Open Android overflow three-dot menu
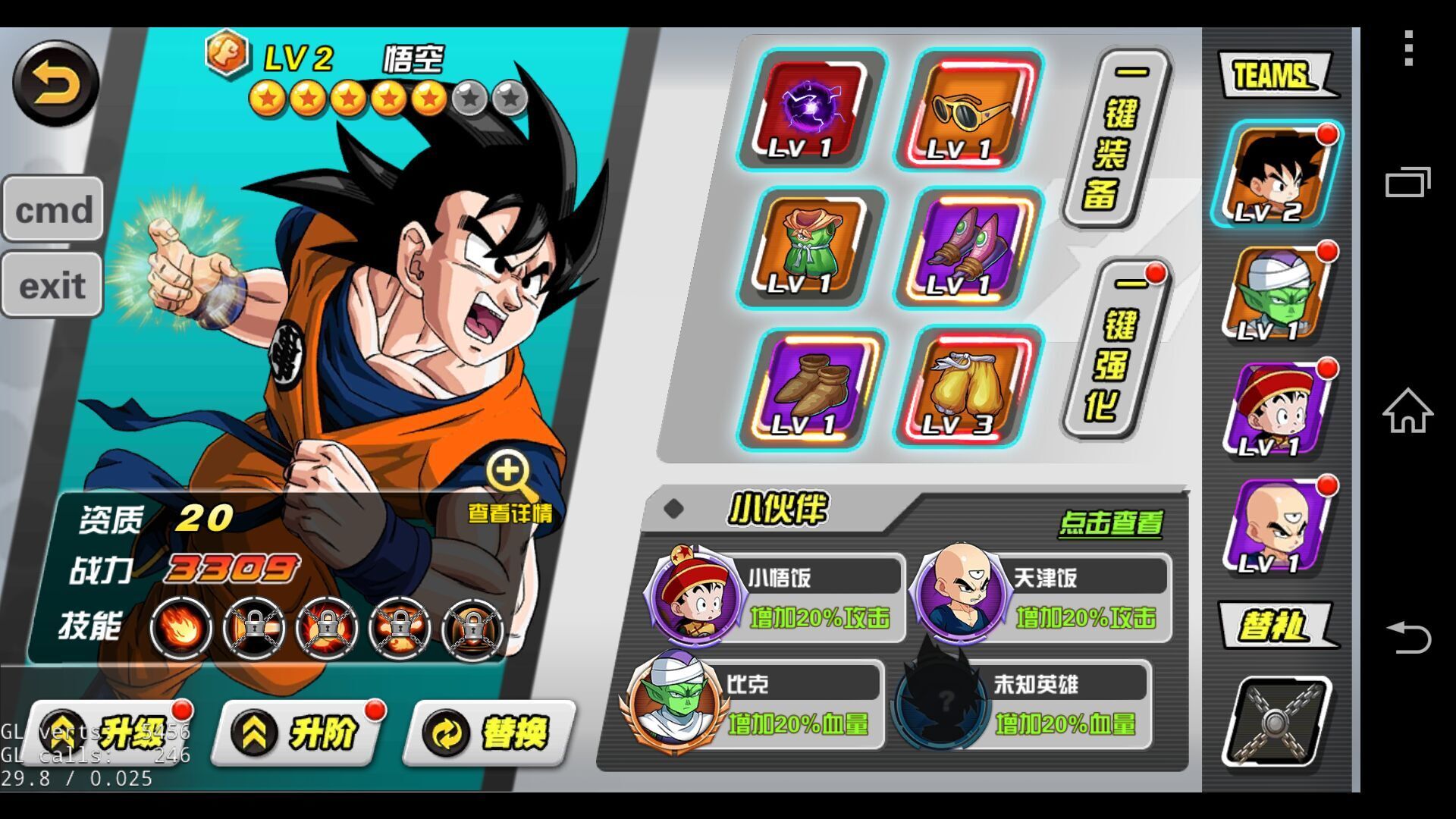1456x819 pixels. pos(1408,49)
